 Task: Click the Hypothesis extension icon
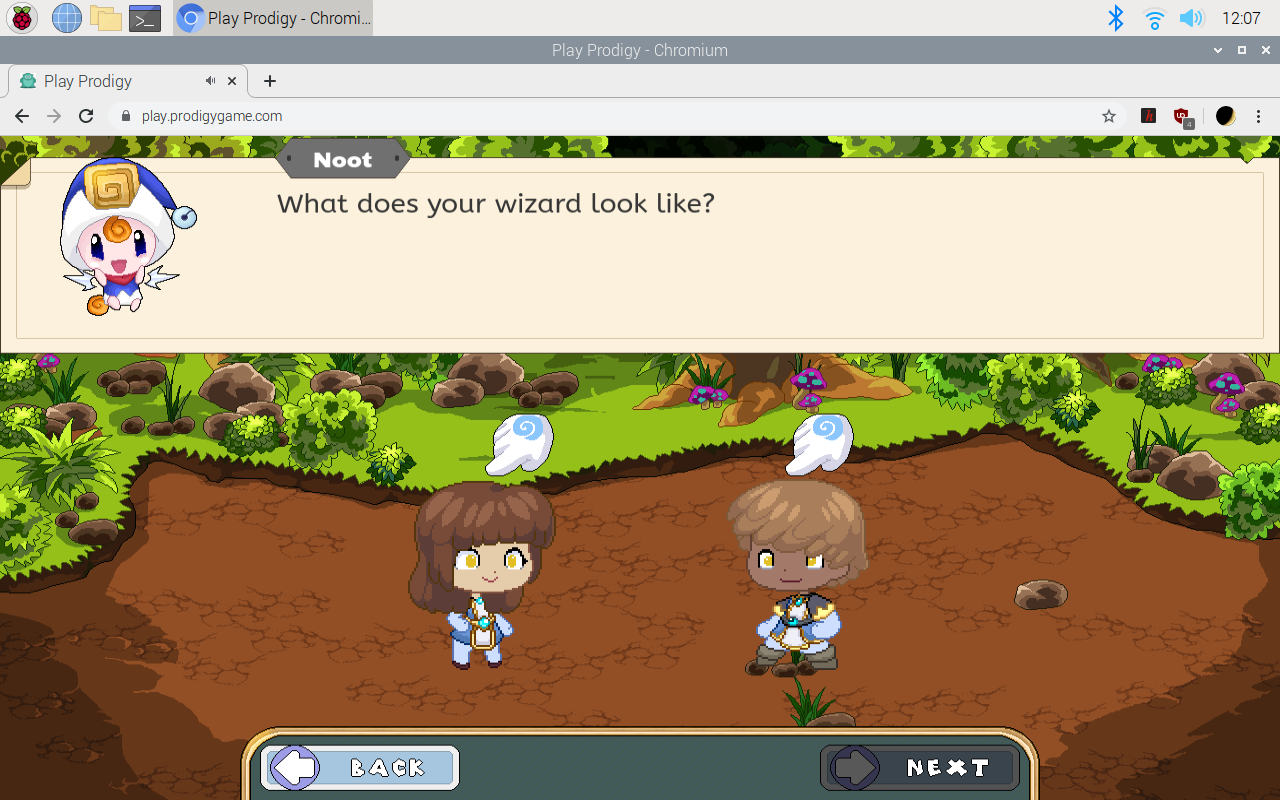[x=1148, y=116]
